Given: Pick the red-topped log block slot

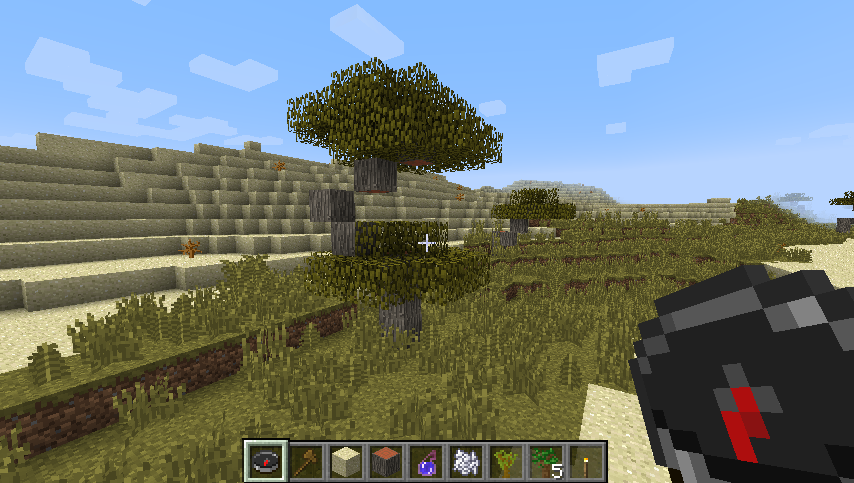Looking at the screenshot, I should pyautogui.click(x=386, y=461).
